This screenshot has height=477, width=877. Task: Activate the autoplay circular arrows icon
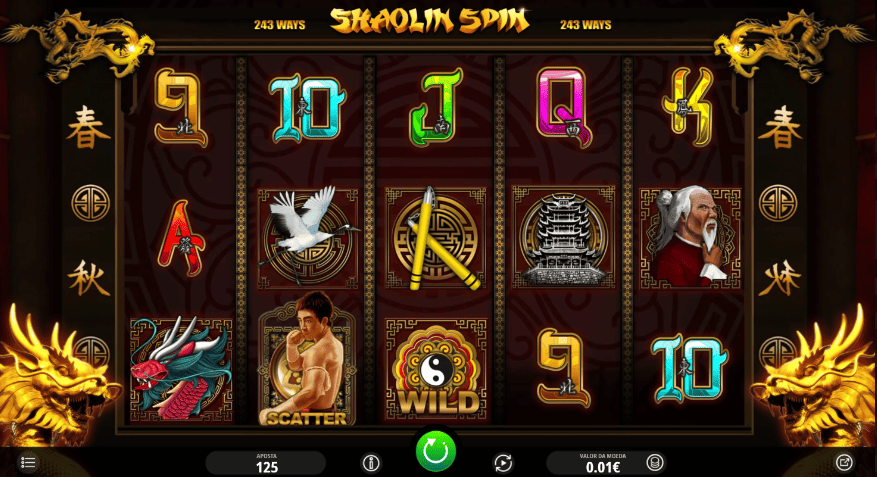point(503,462)
